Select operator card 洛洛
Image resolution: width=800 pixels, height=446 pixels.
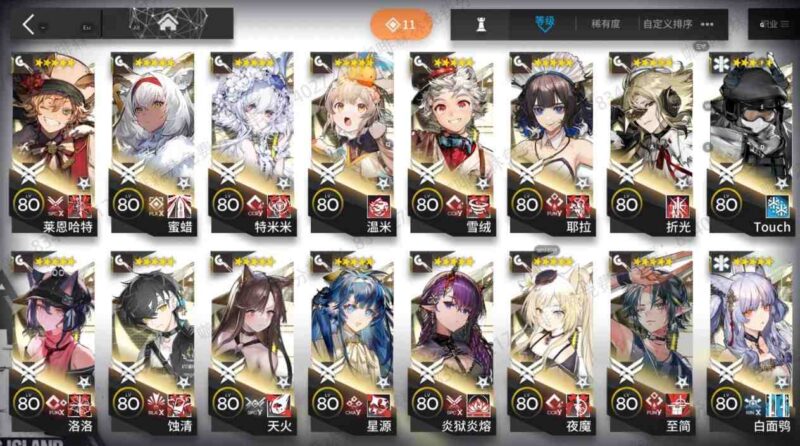(54, 340)
